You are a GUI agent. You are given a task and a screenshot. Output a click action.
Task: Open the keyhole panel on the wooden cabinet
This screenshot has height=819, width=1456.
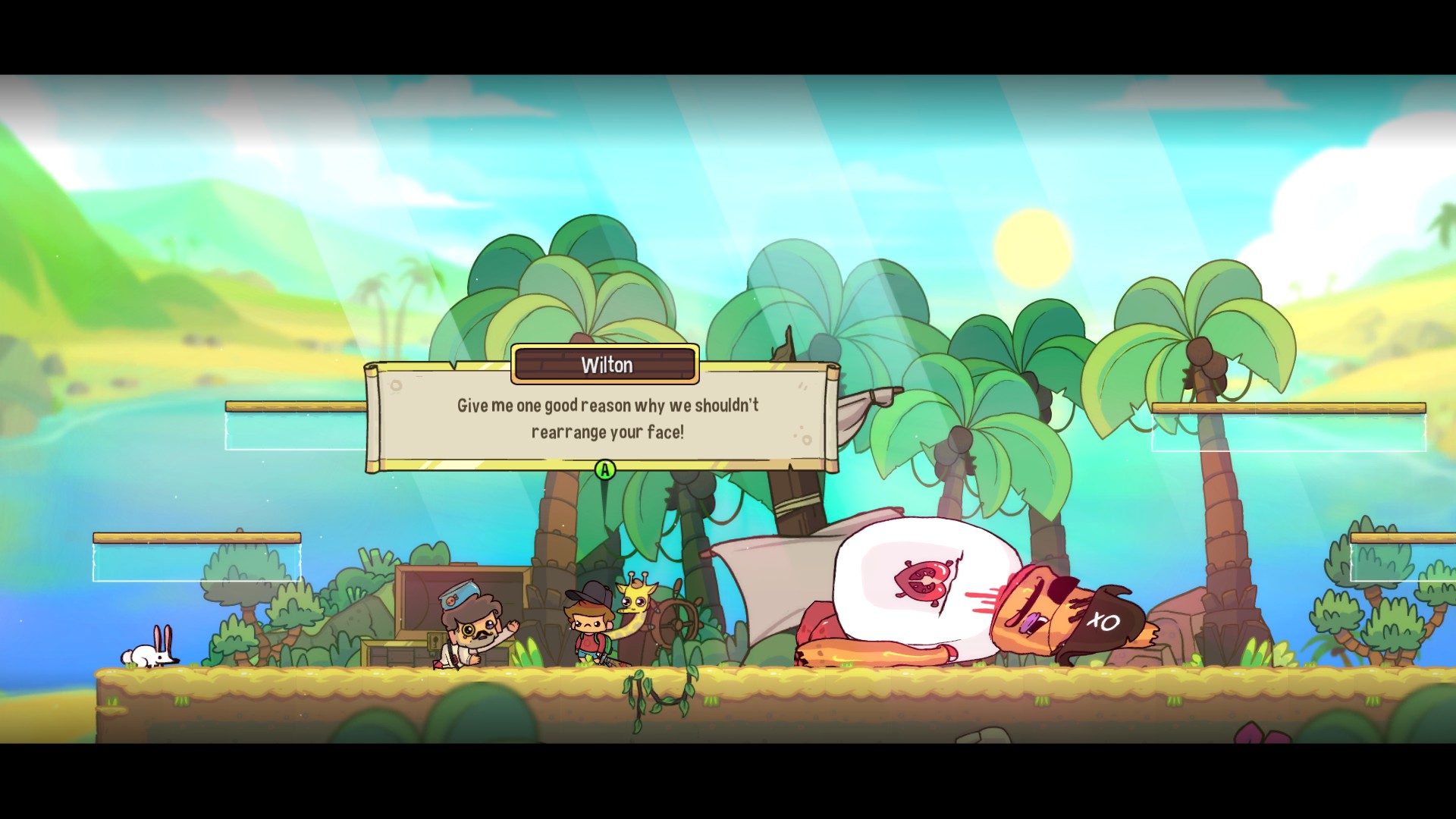click(434, 641)
